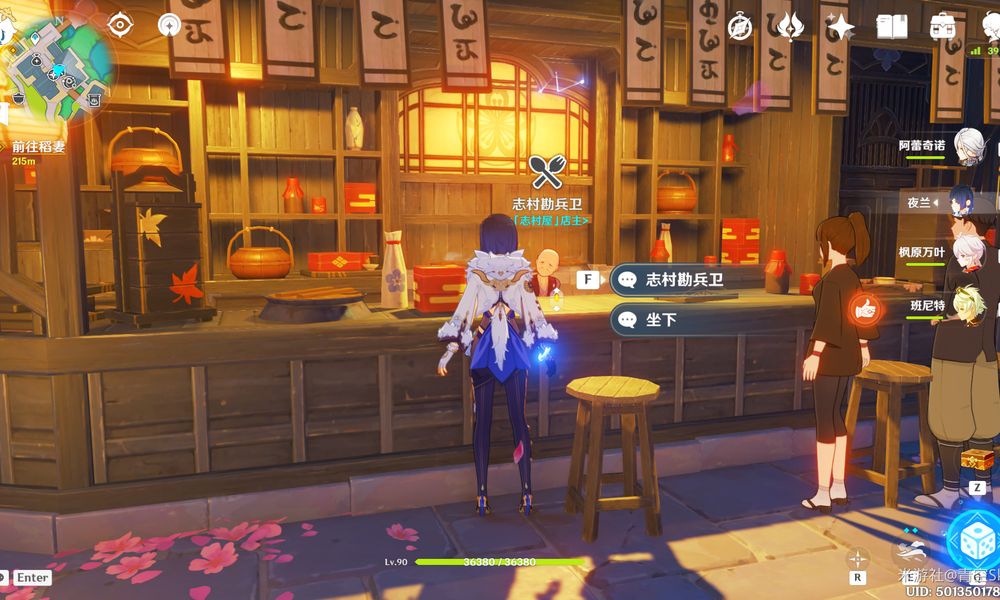Click the orange thumbs-up interaction icon
This screenshot has width=1000, height=600.
coord(863,307)
